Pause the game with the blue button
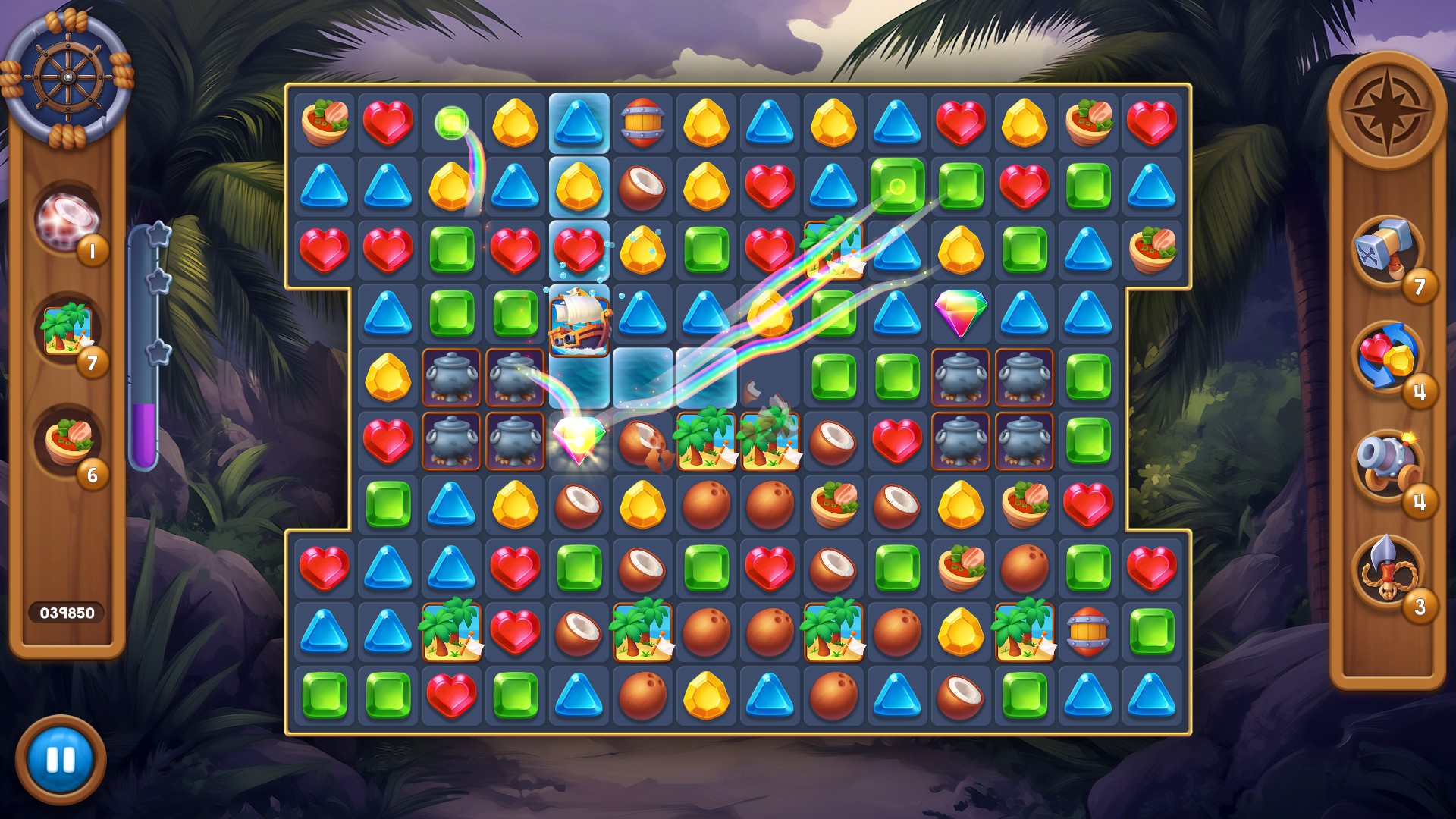This screenshot has width=1456, height=819. (61, 759)
